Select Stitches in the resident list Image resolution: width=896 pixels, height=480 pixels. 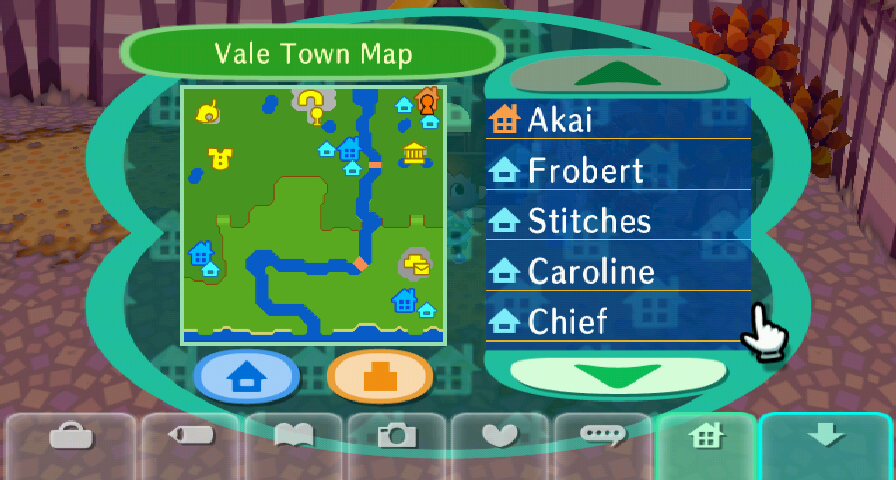618,221
